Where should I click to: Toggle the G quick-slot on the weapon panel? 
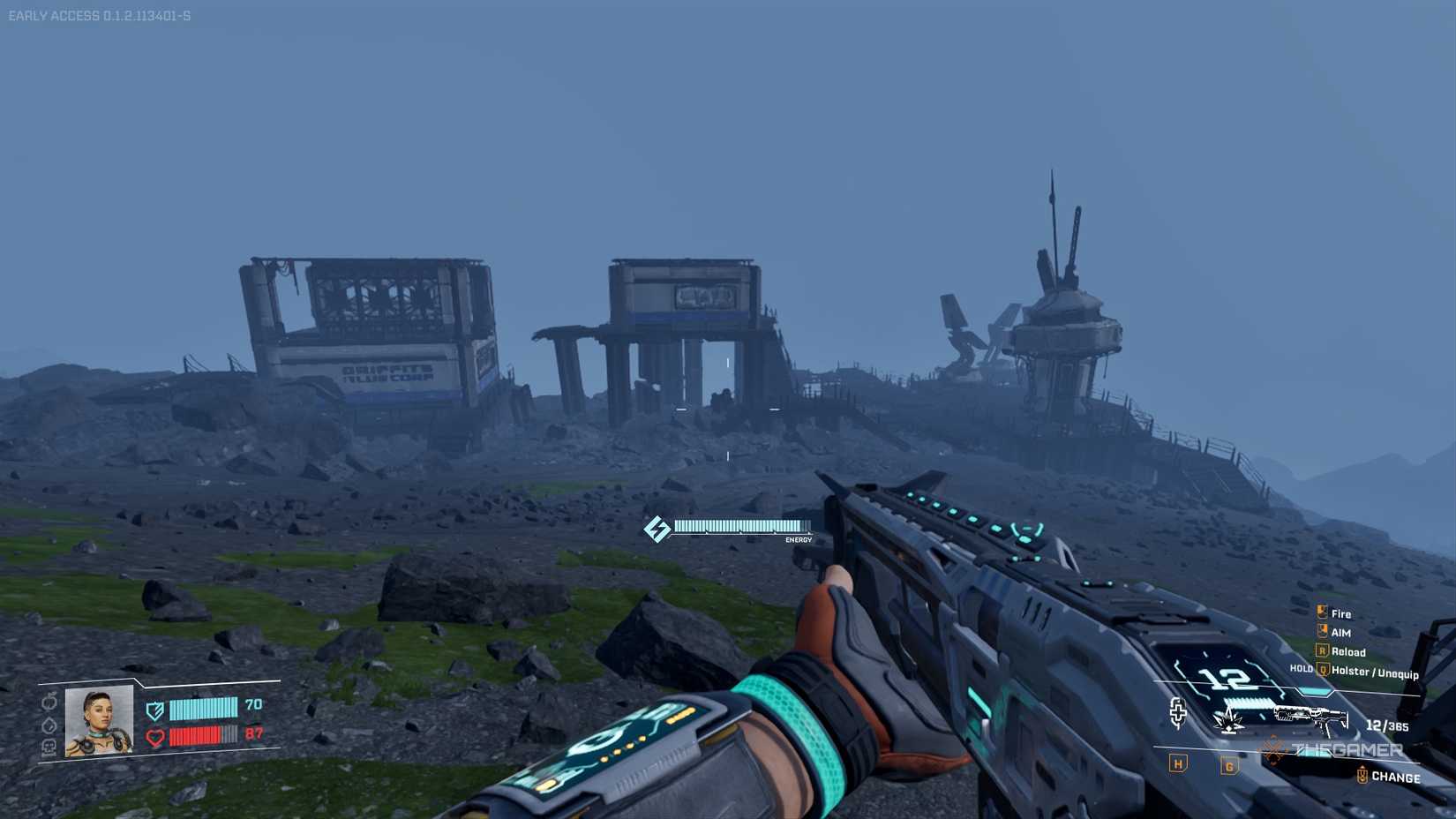pyautogui.click(x=1229, y=765)
